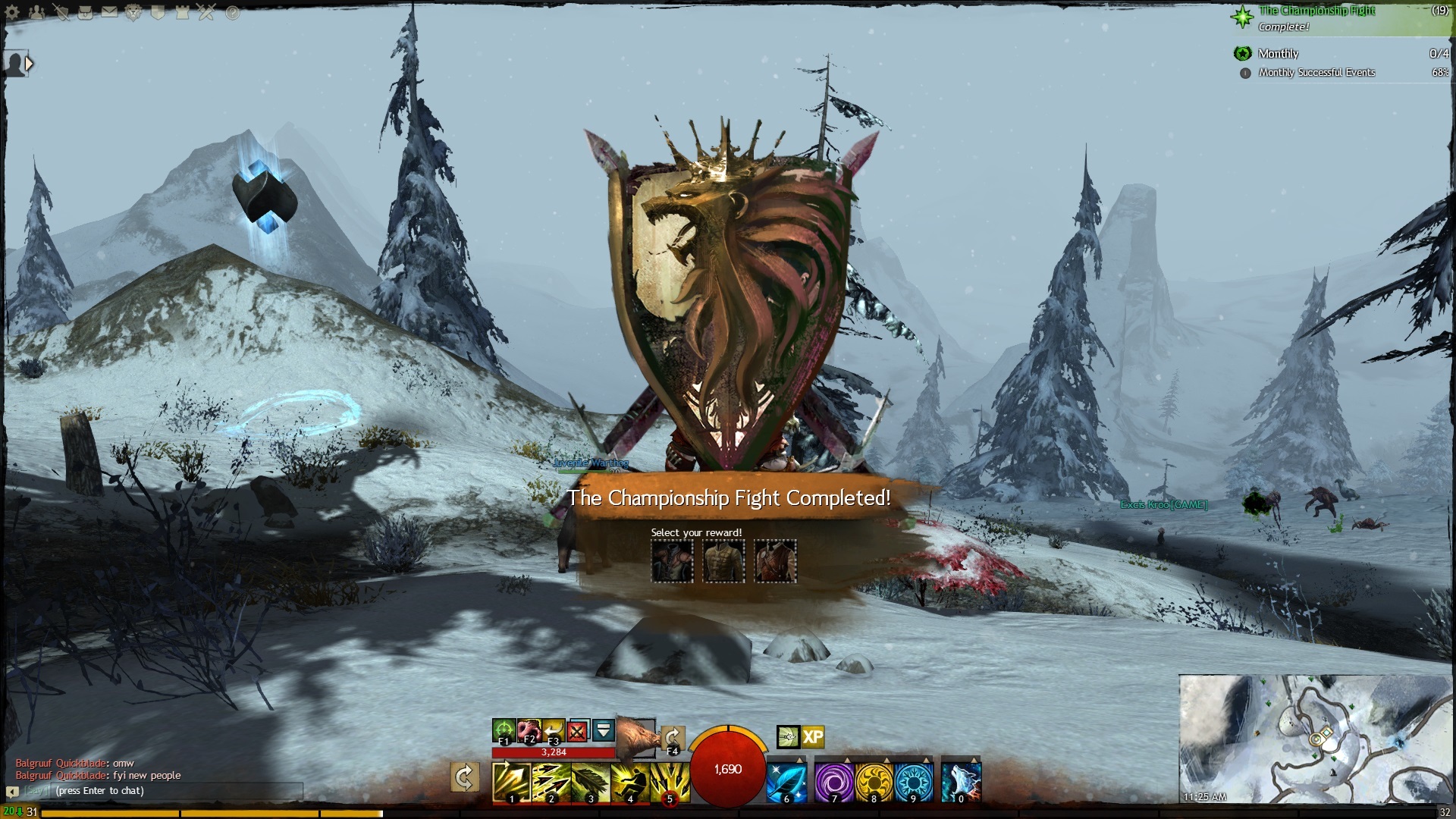Open The Championship Fight event tracker
The width and height of the screenshot is (1456, 819).
[1316, 11]
